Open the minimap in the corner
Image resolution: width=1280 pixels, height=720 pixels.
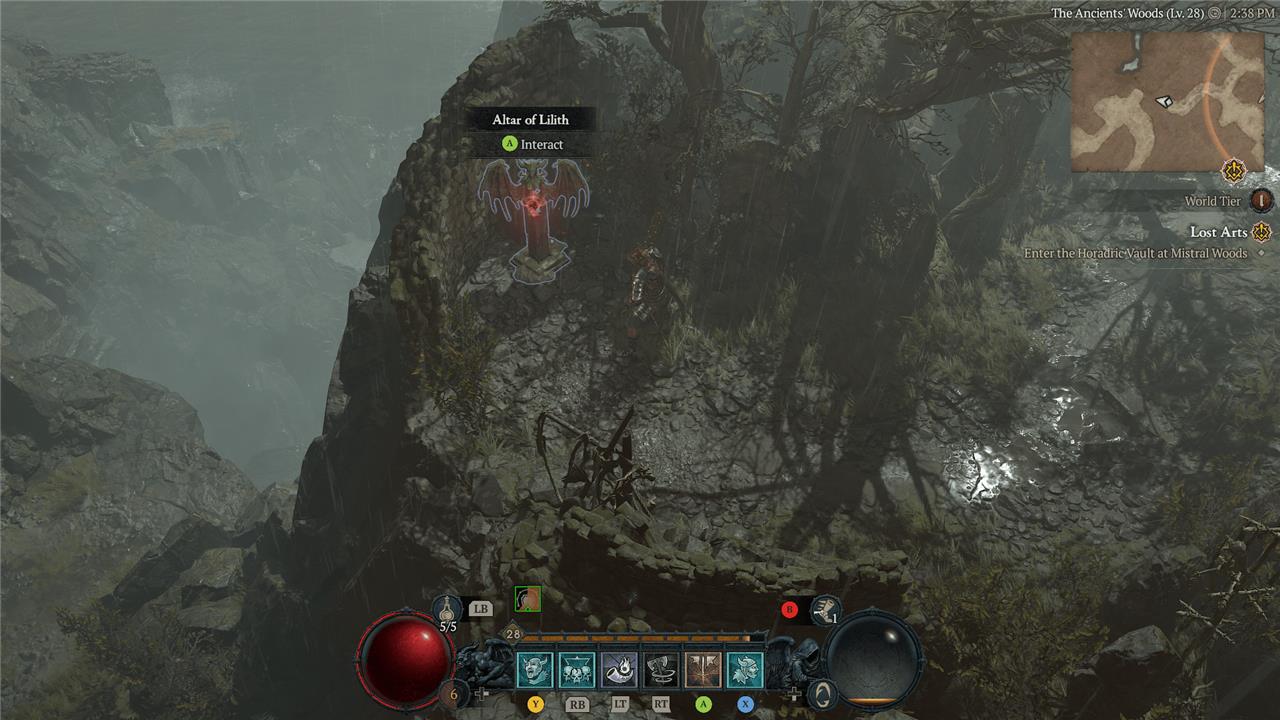click(1168, 102)
